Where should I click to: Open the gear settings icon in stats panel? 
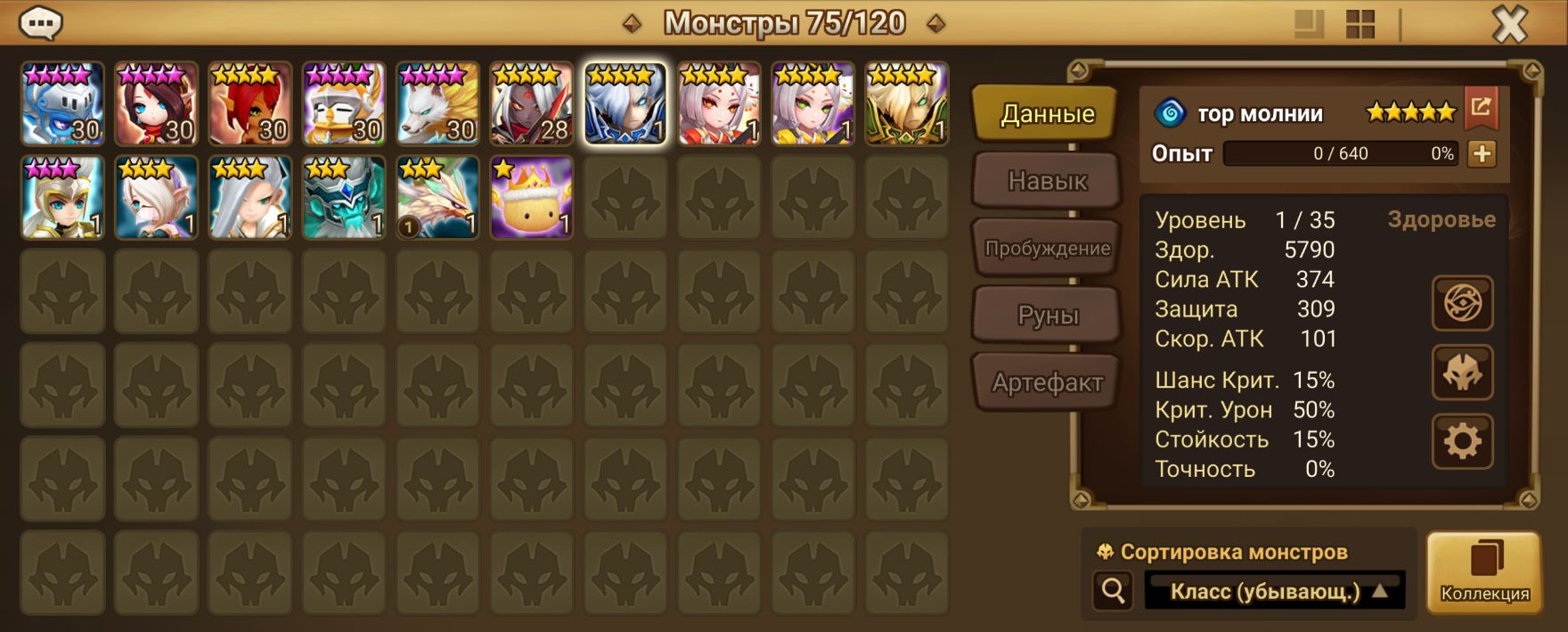[x=1462, y=441]
